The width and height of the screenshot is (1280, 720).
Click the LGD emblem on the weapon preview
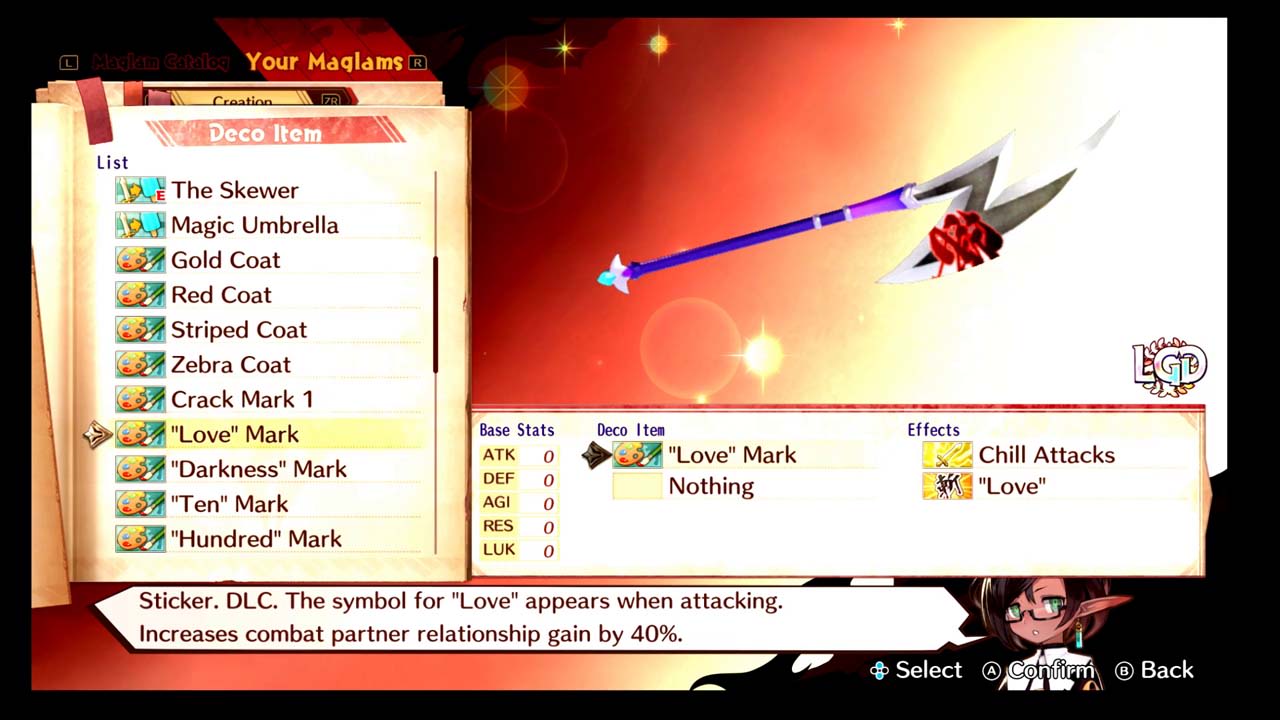click(x=1168, y=365)
